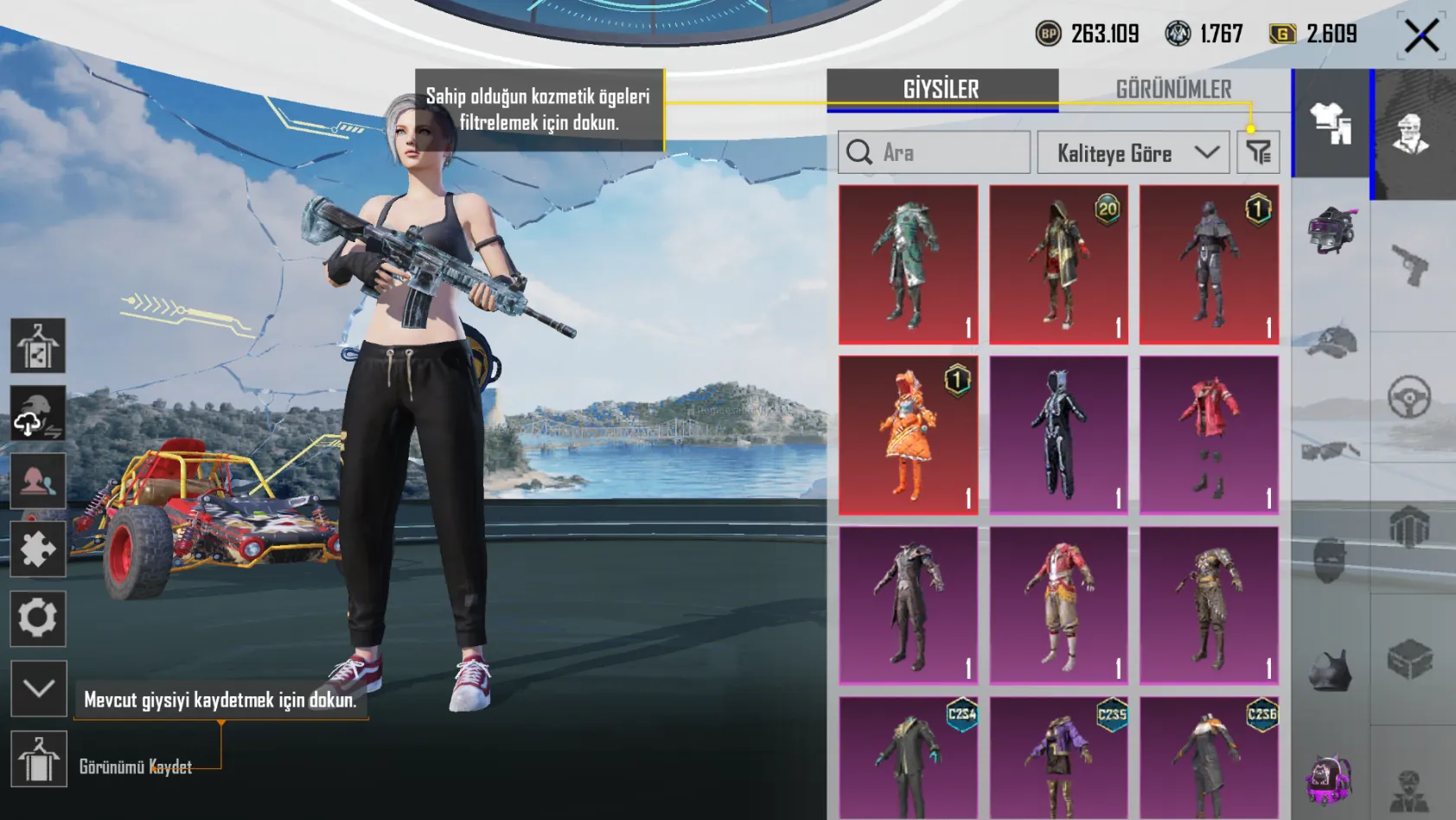The width and height of the screenshot is (1456, 820).
Task: Open the pistol weapon skins category
Action: pyautogui.click(x=1410, y=265)
